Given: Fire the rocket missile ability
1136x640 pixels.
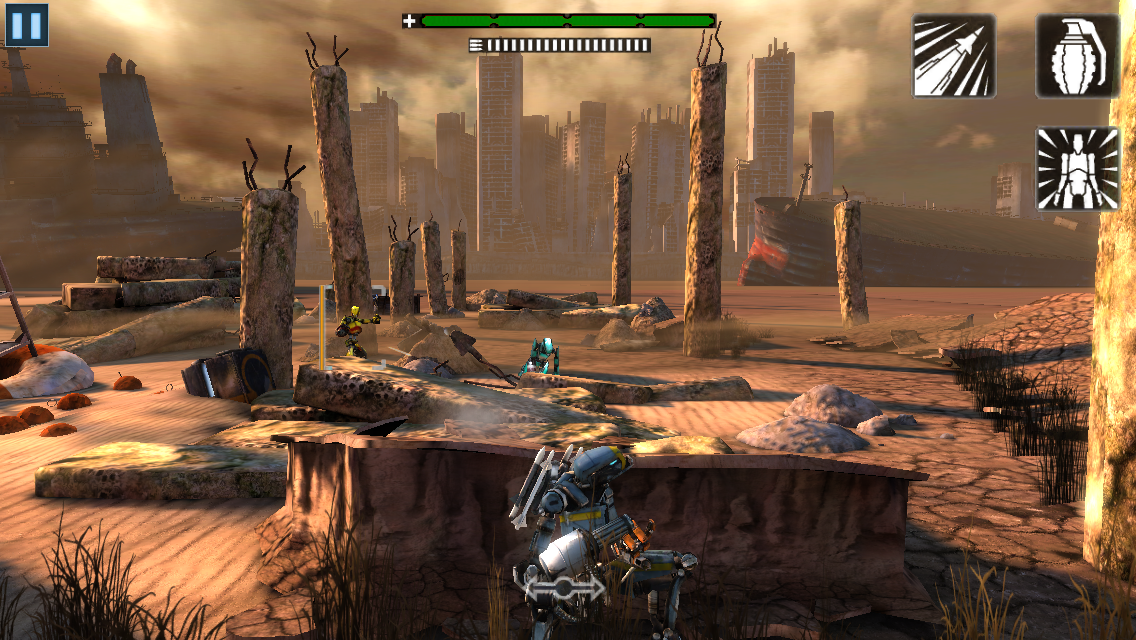Looking at the screenshot, I should pyautogui.click(x=954, y=56).
